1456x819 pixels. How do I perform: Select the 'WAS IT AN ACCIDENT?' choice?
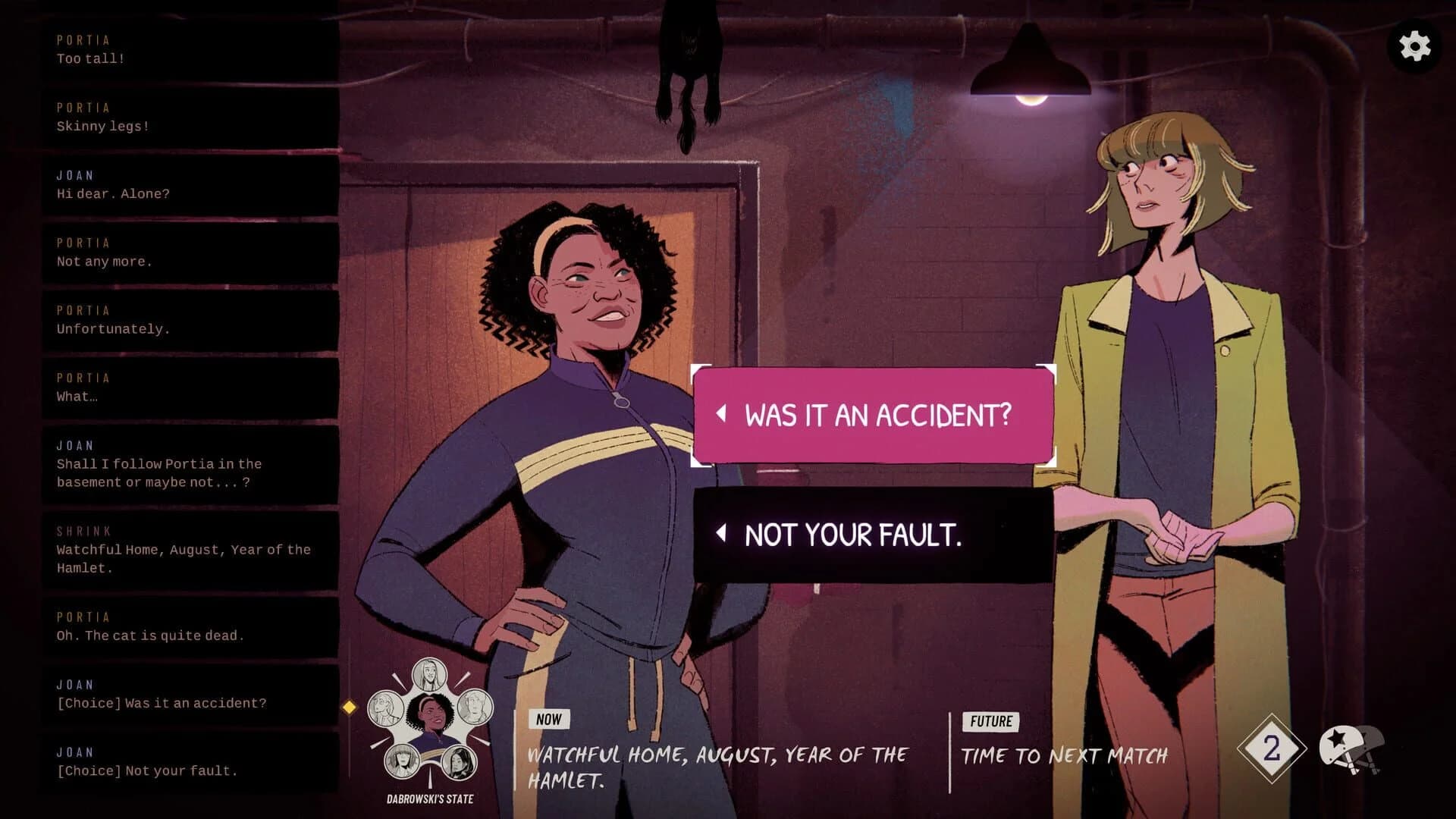pyautogui.click(x=872, y=415)
